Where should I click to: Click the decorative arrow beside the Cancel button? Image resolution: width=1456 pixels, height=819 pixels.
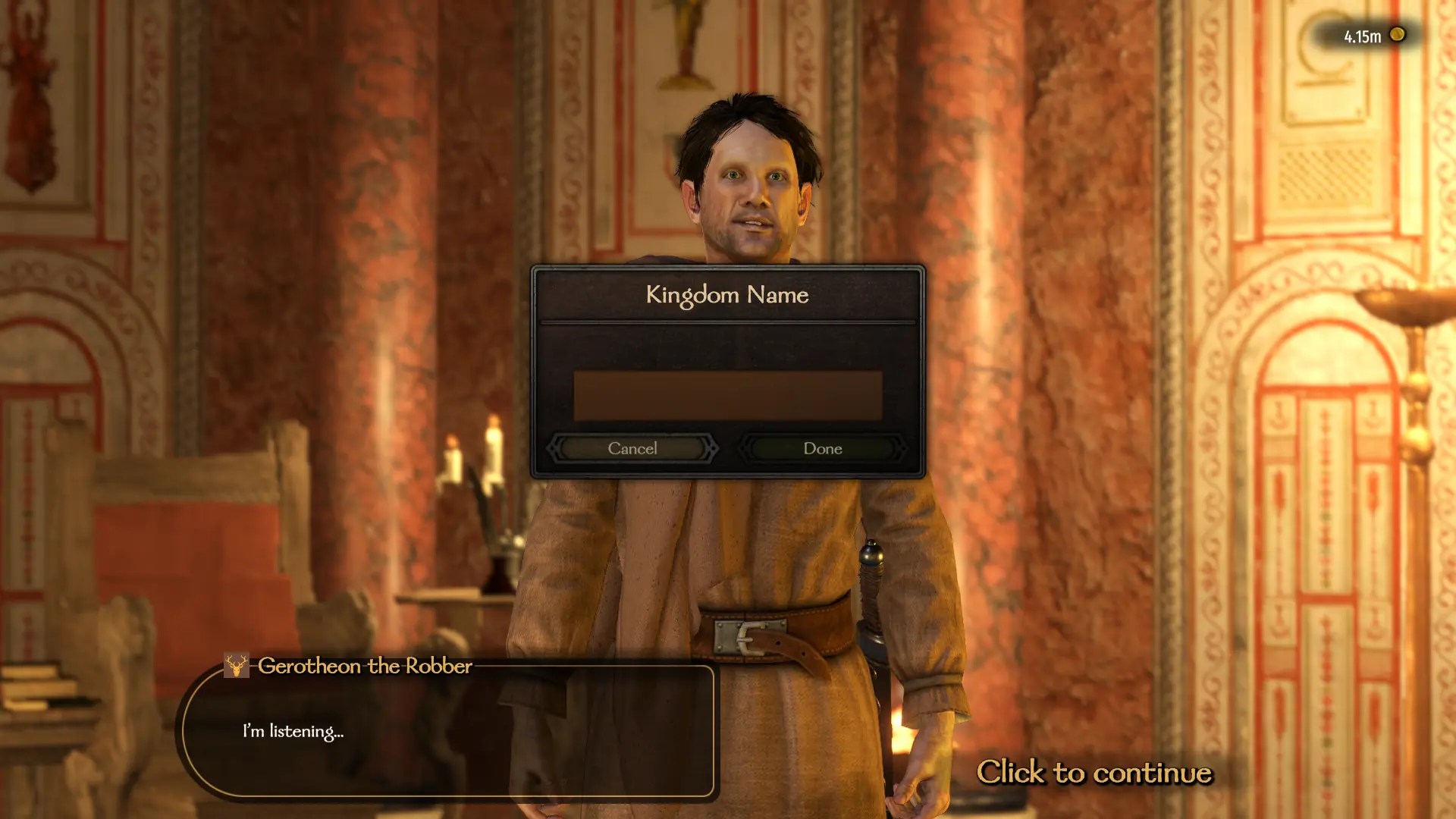tap(714, 448)
